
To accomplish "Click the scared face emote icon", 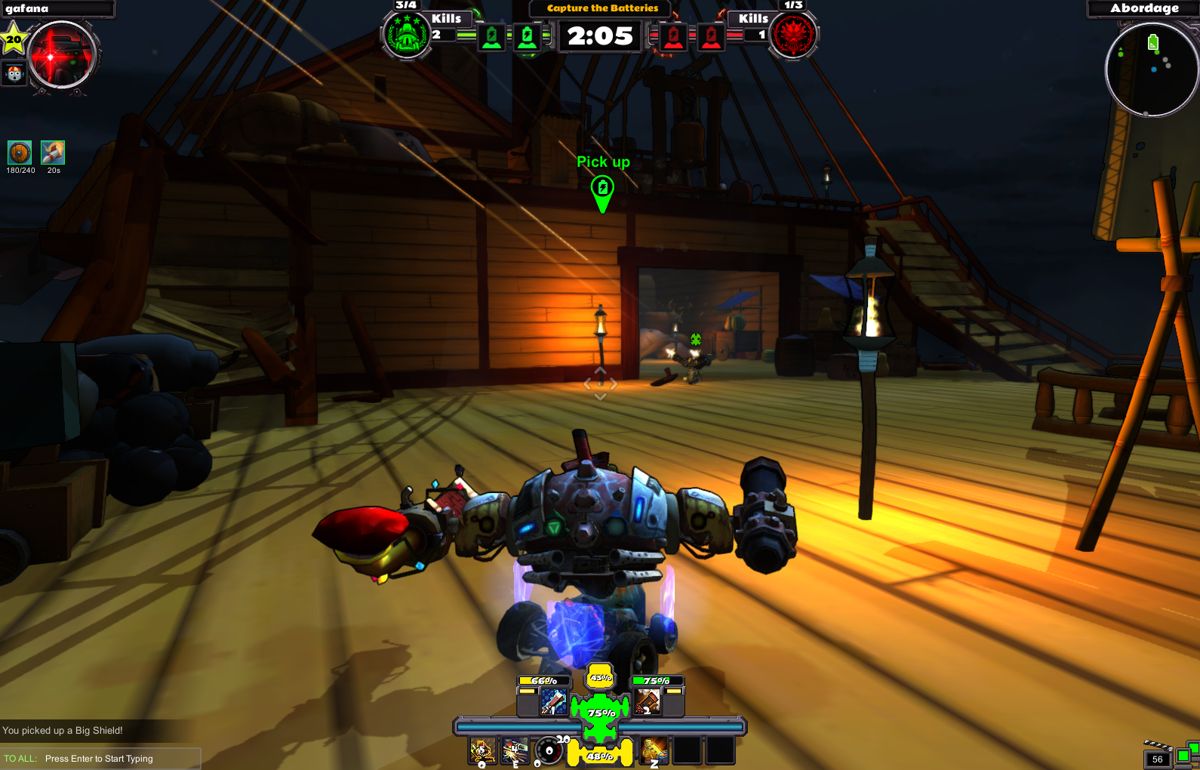I will (14, 73).
